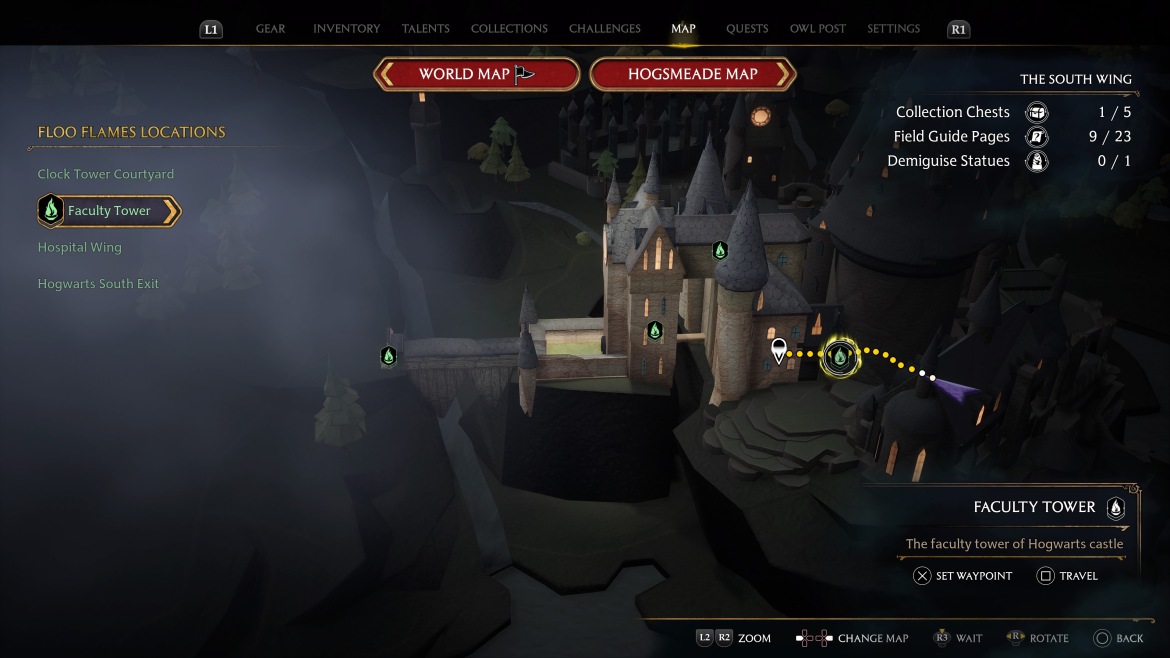The width and height of the screenshot is (1170, 658).
Task: Click the highlighted Faculty Tower floo flame marker
Action: 839,355
